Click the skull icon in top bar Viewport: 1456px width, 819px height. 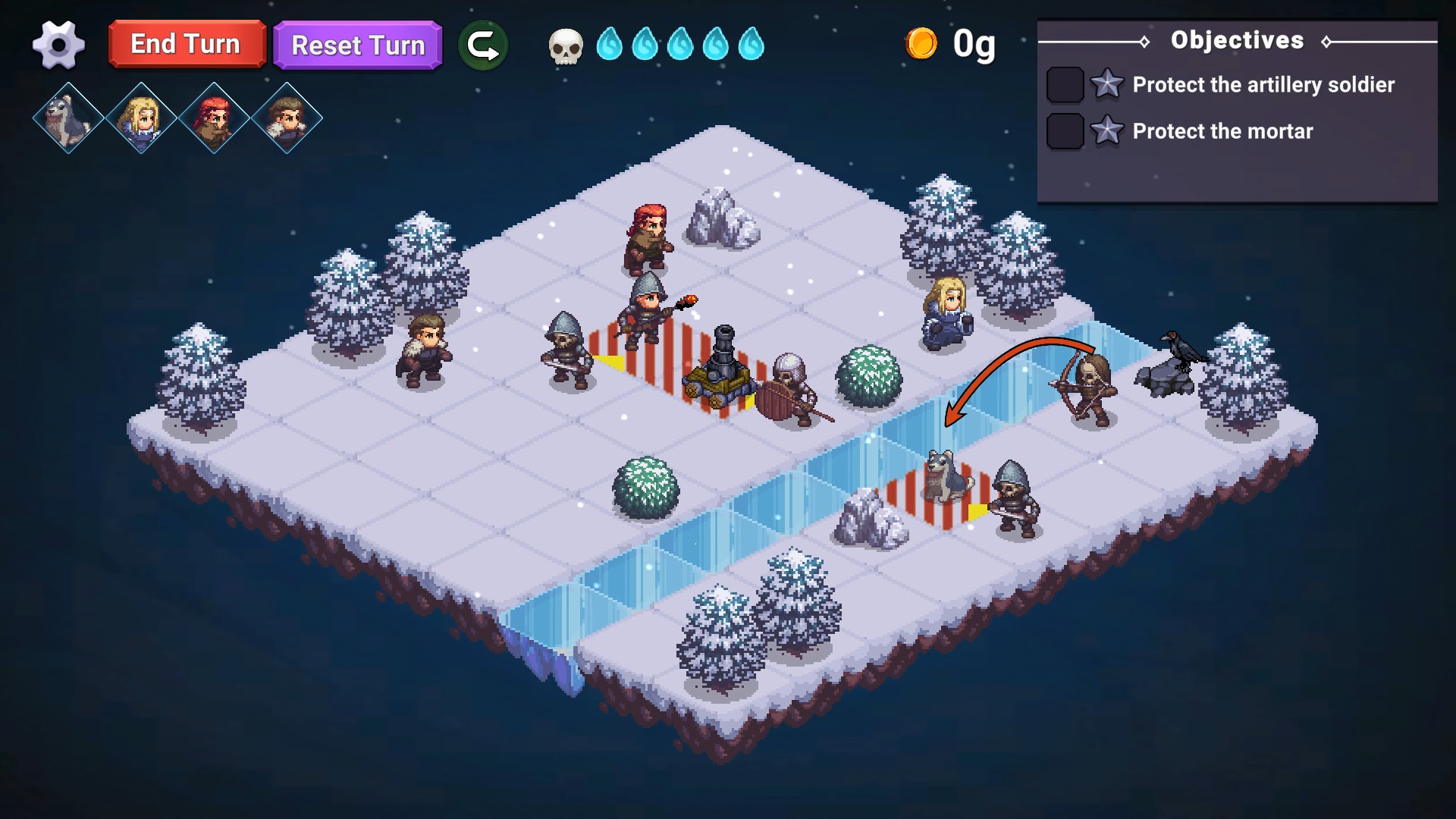[x=564, y=45]
